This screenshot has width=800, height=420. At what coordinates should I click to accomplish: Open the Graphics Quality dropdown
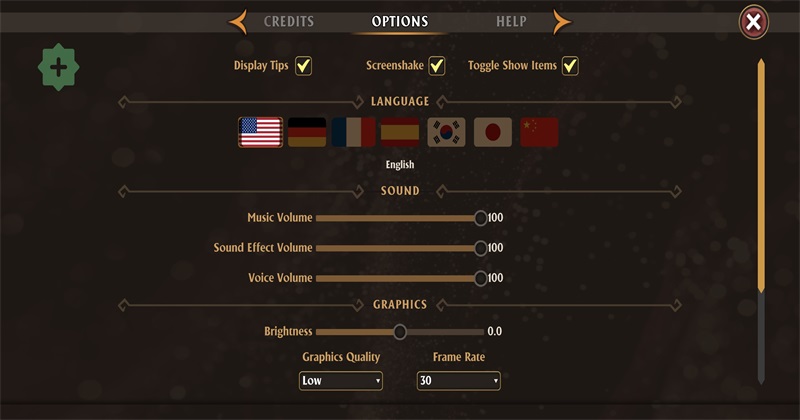[x=341, y=381]
